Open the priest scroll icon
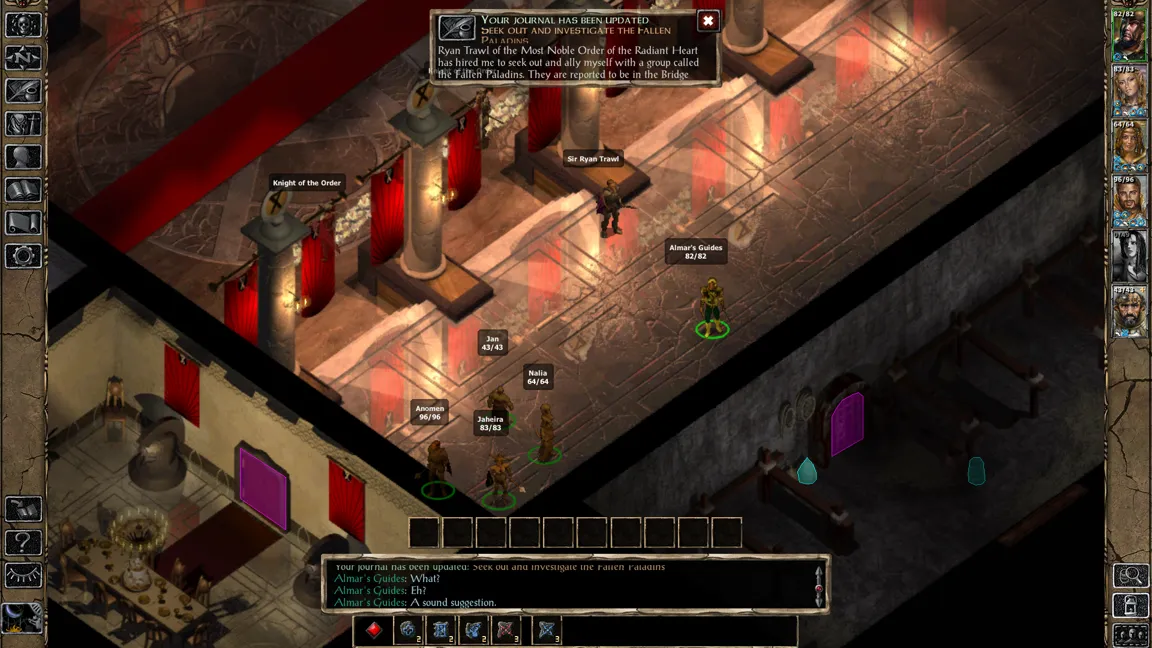 coord(23,223)
